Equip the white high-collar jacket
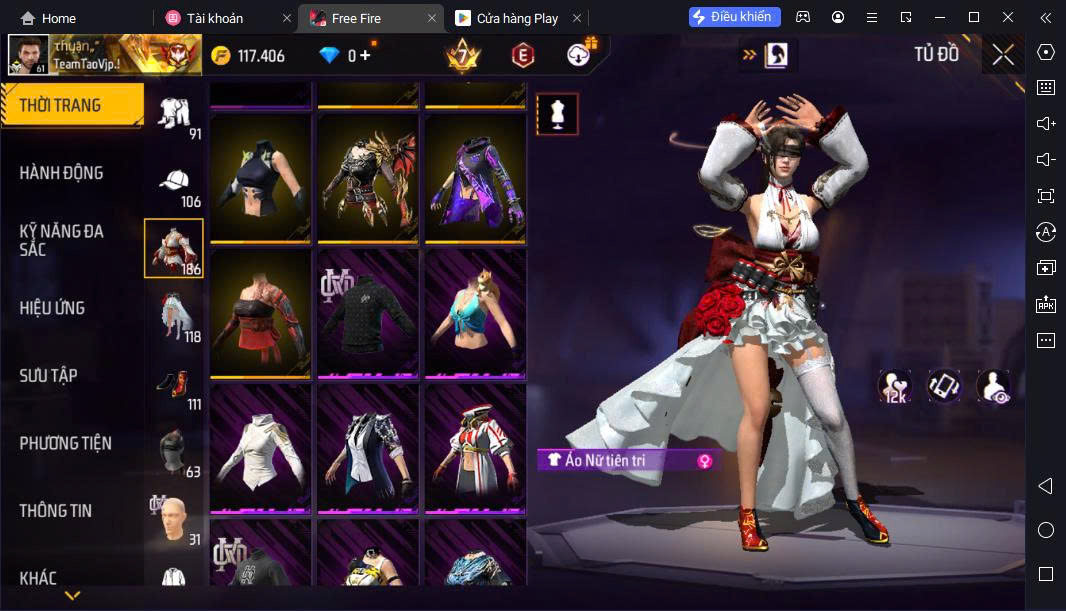1066x611 pixels. point(259,447)
